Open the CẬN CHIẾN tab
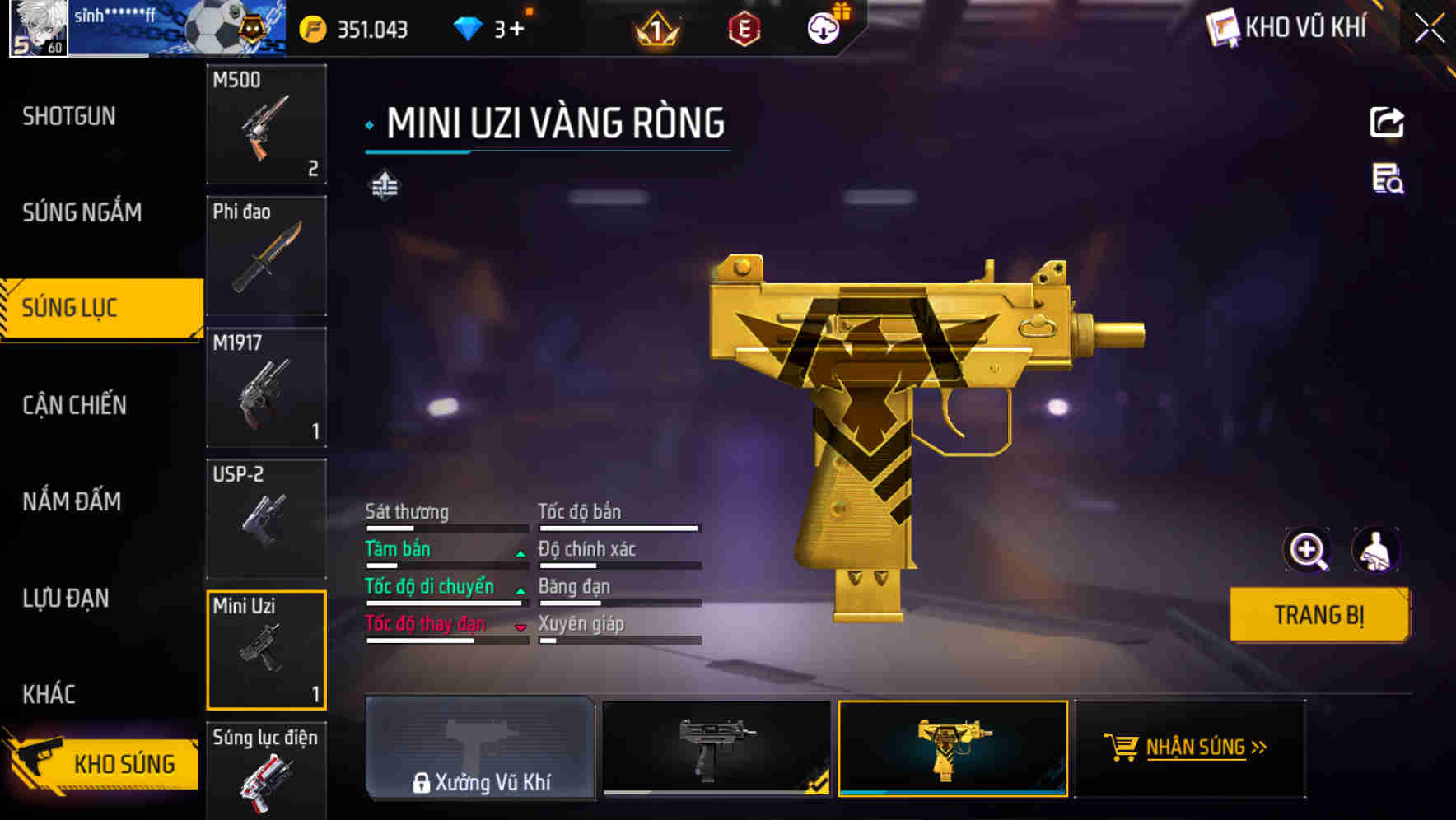This screenshot has width=1456, height=820. click(72, 405)
